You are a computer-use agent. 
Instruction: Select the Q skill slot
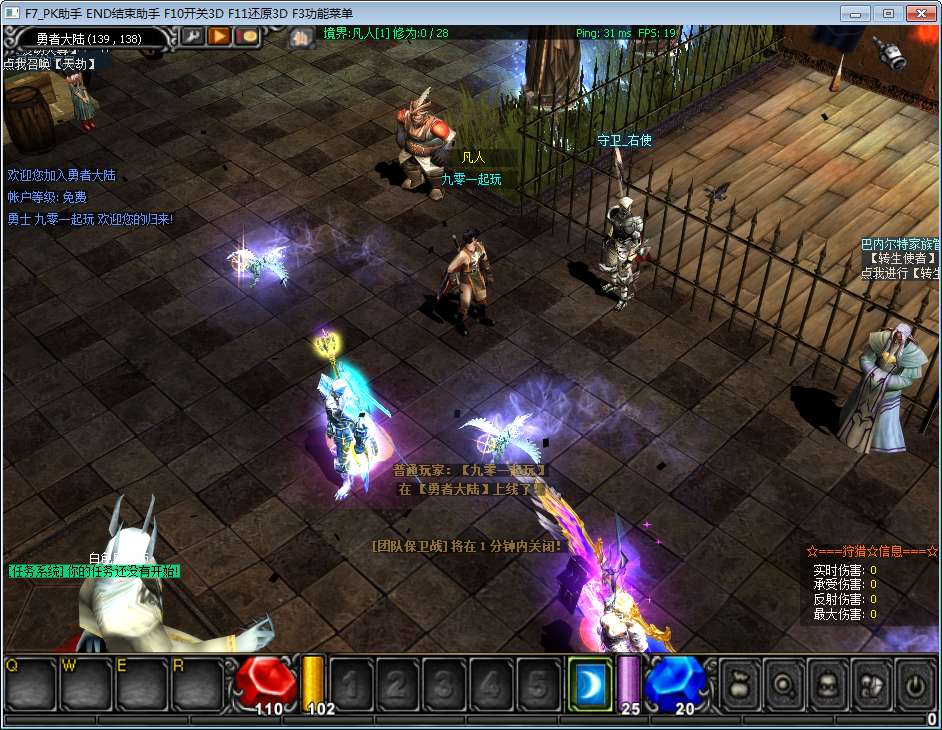[x=30, y=684]
